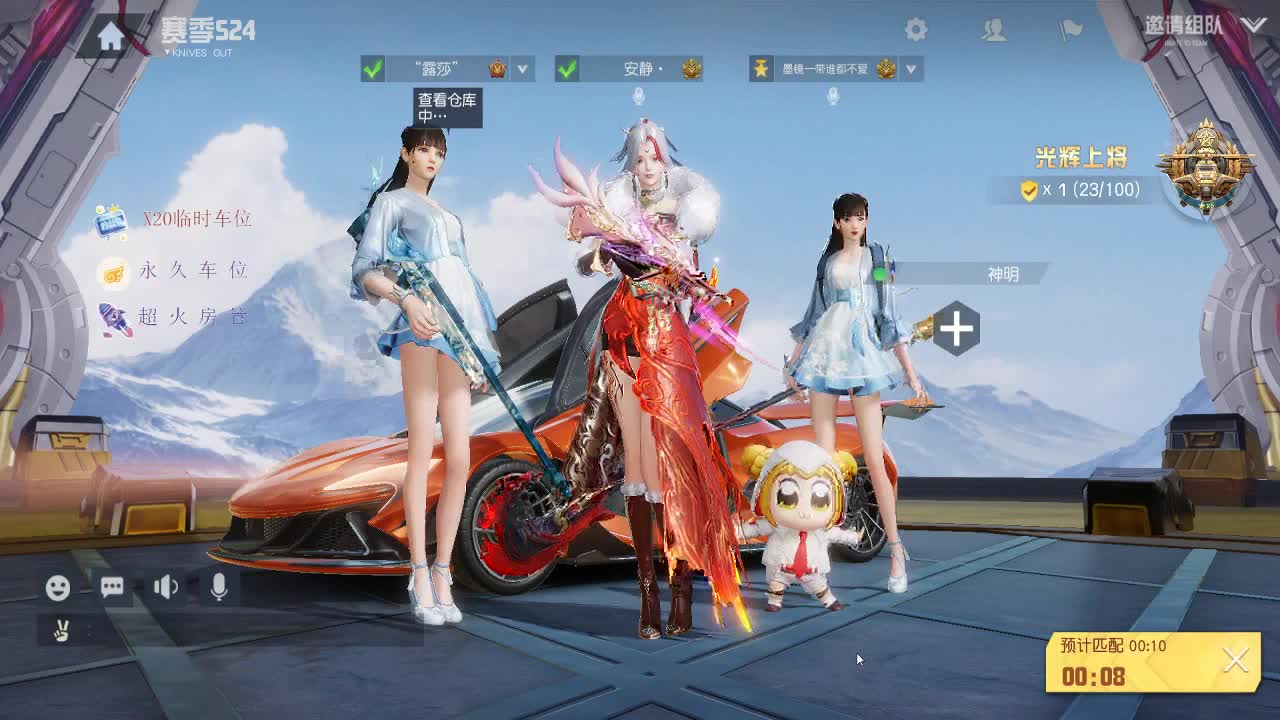Add a teammate with the plus button

point(956,327)
